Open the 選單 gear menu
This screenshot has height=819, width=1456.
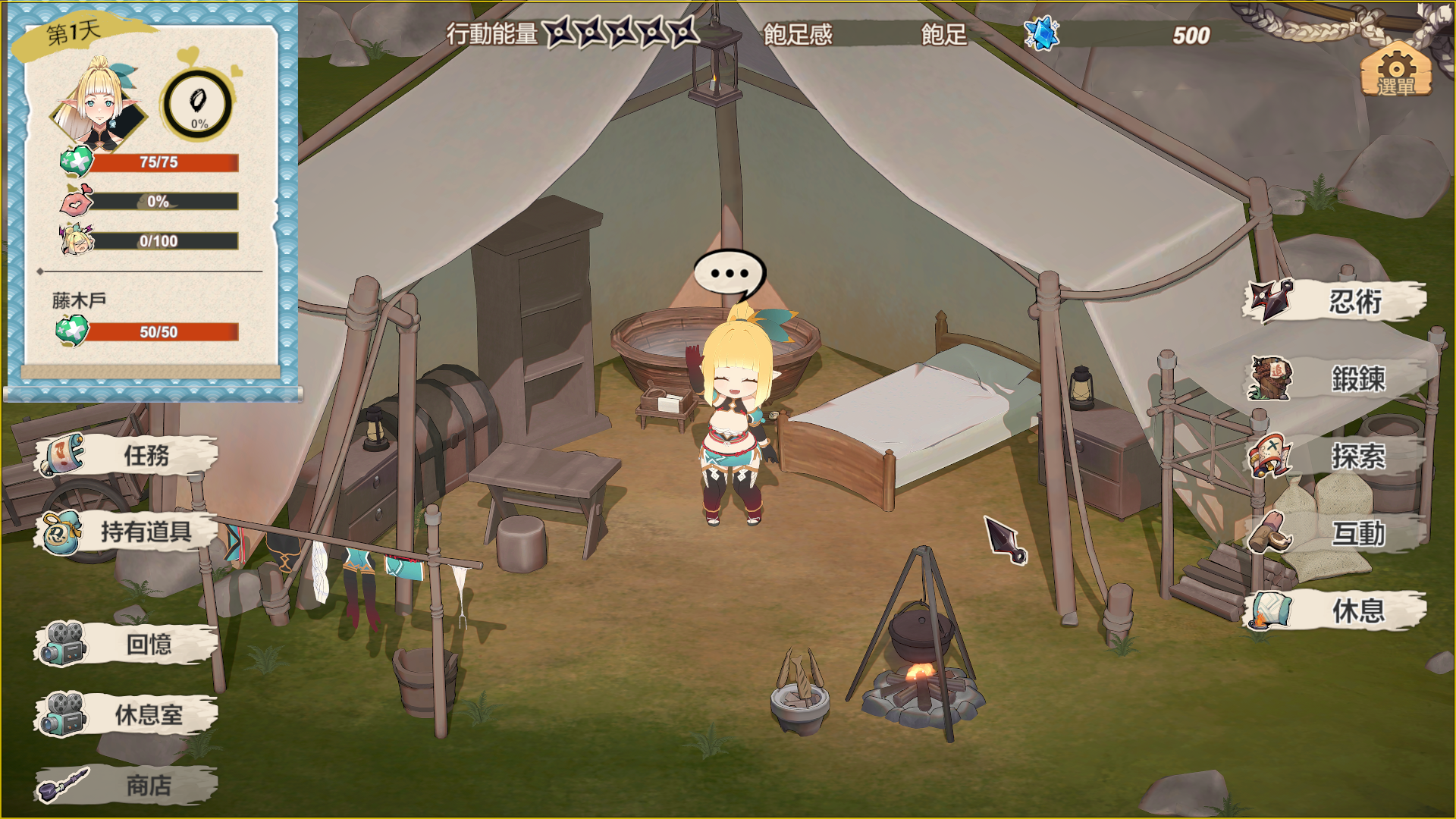[1396, 70]
